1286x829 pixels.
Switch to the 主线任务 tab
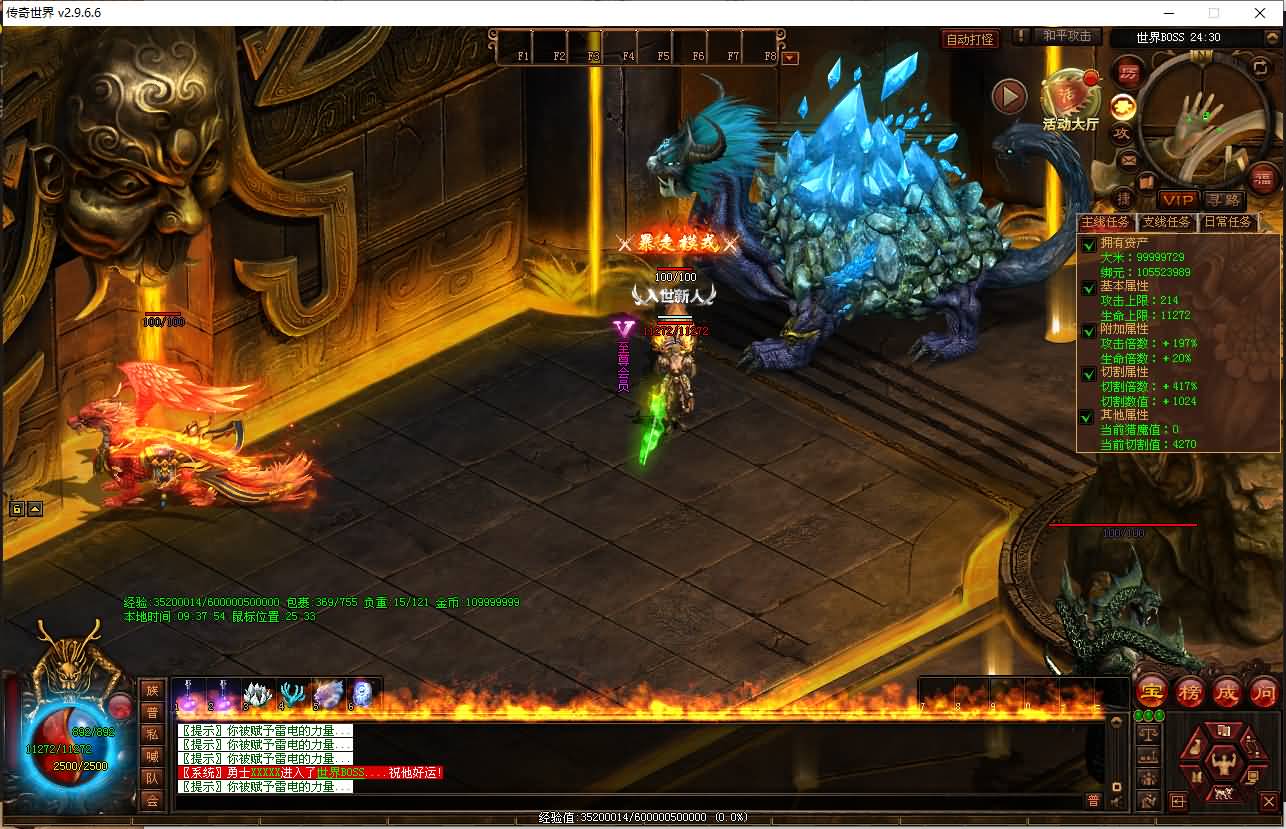click(1105, 222)
